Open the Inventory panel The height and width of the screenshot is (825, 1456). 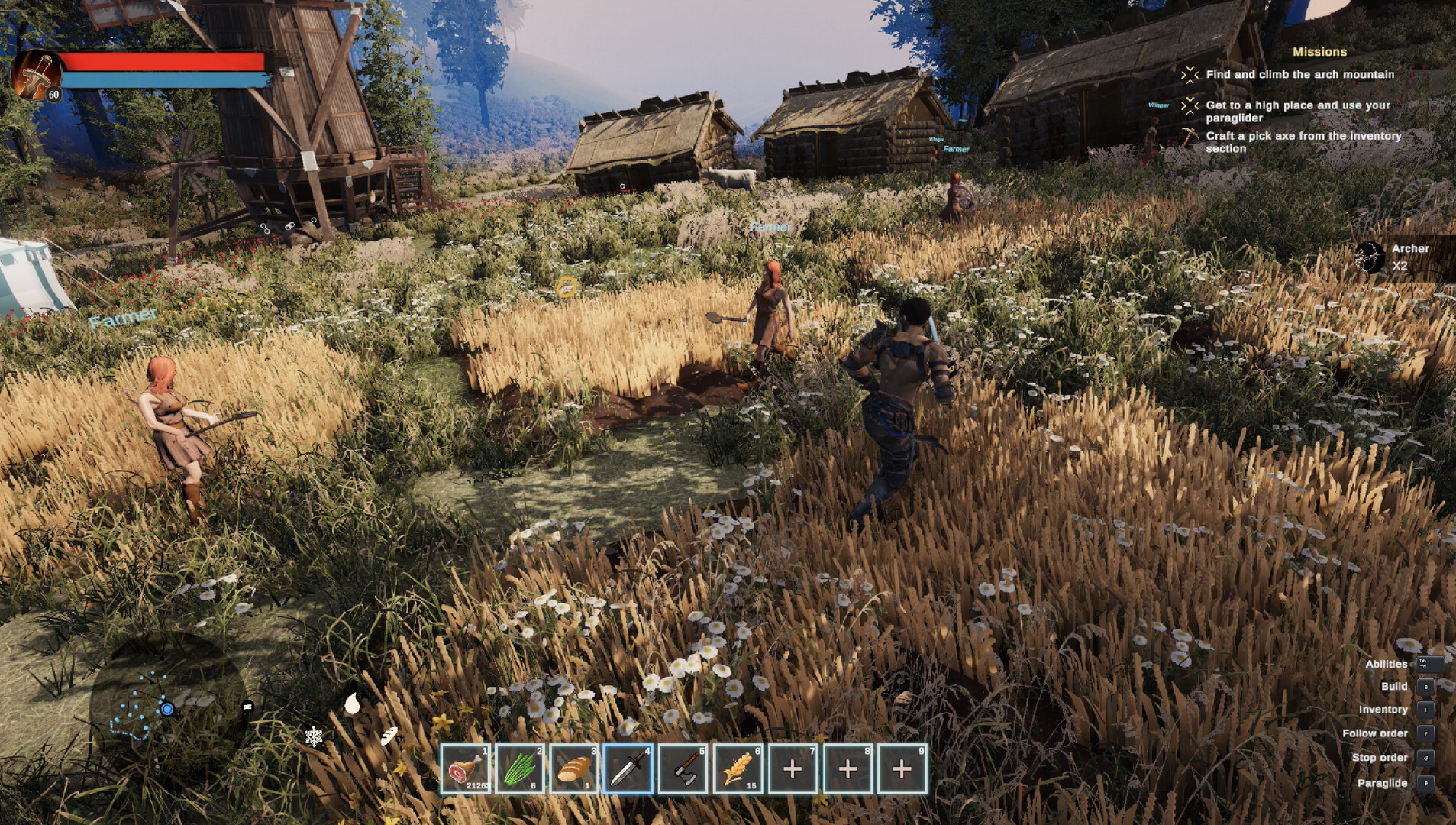tap(1385, 709)
